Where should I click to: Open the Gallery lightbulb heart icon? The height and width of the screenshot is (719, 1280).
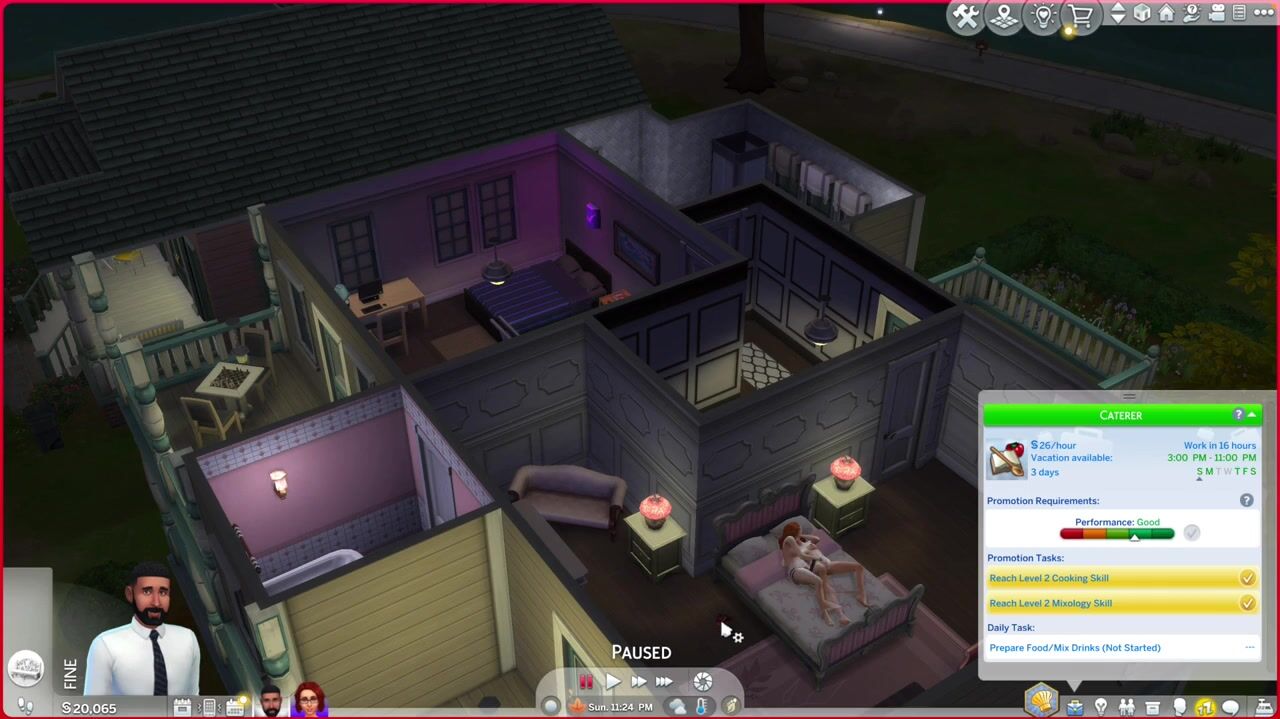[1043, 16]
